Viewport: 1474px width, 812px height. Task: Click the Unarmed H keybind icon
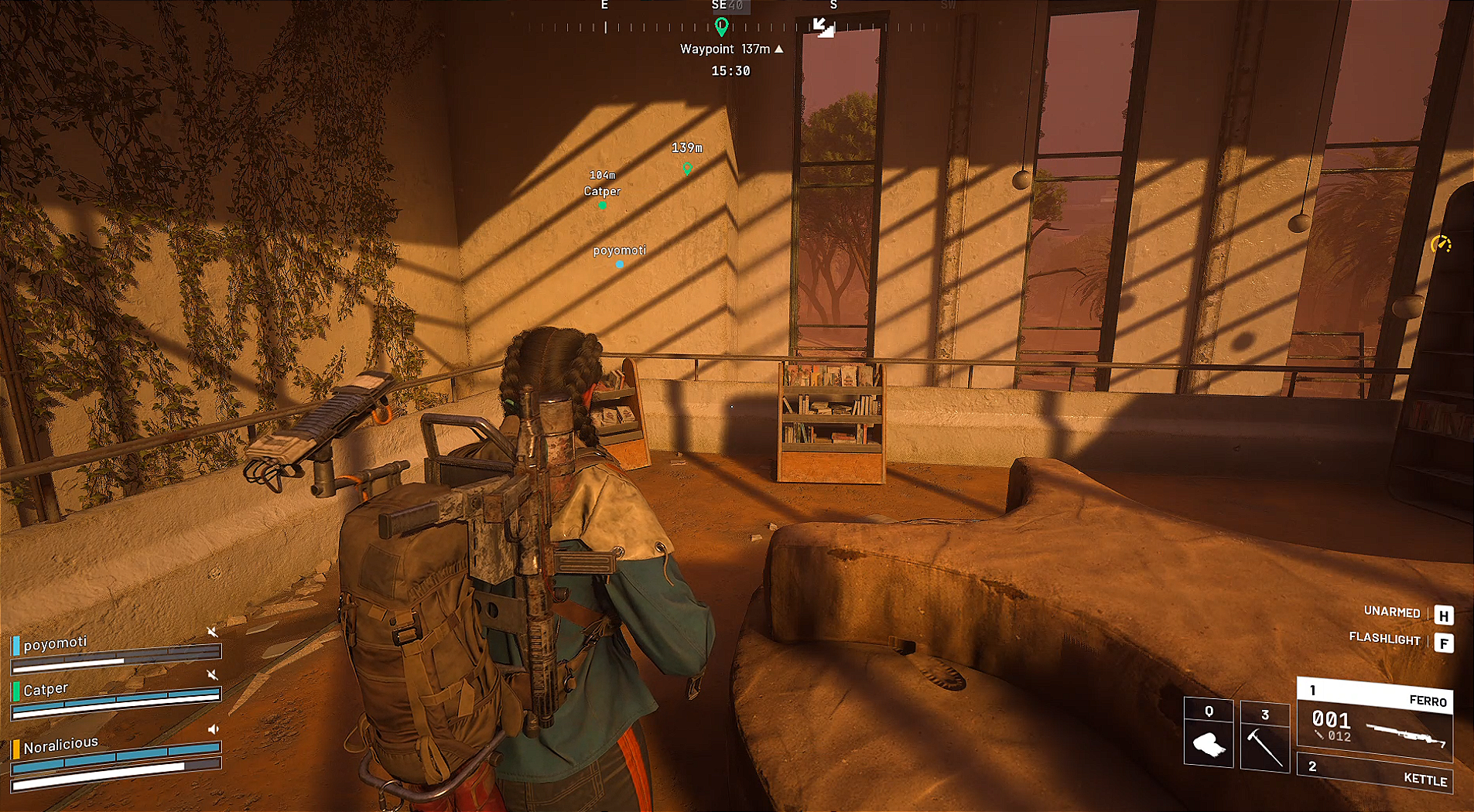tap(1444, 615)
